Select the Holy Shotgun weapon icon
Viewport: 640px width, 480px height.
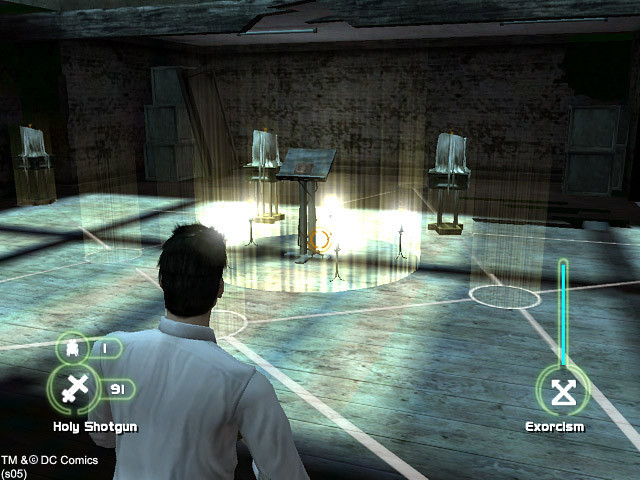click(x=72, y=390)
